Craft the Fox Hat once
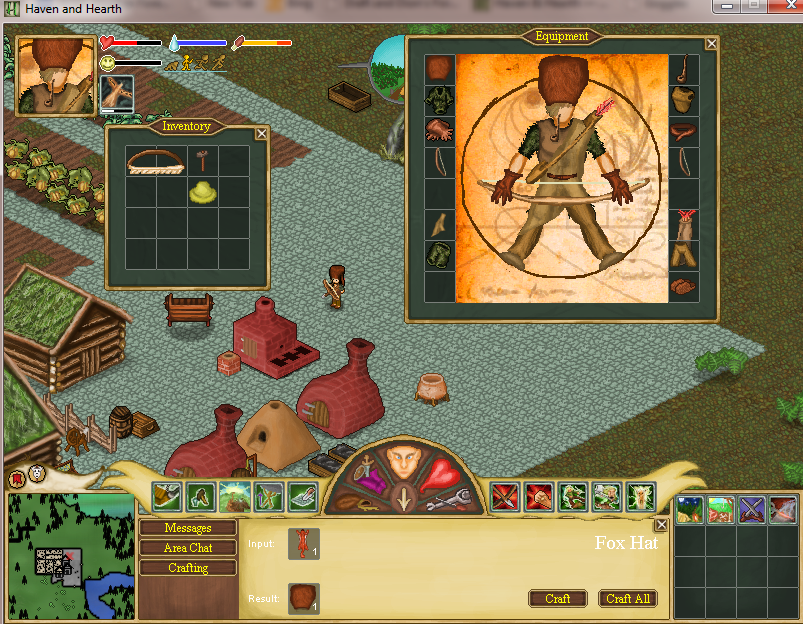This screenshot has height=624, width=803. 558,598
